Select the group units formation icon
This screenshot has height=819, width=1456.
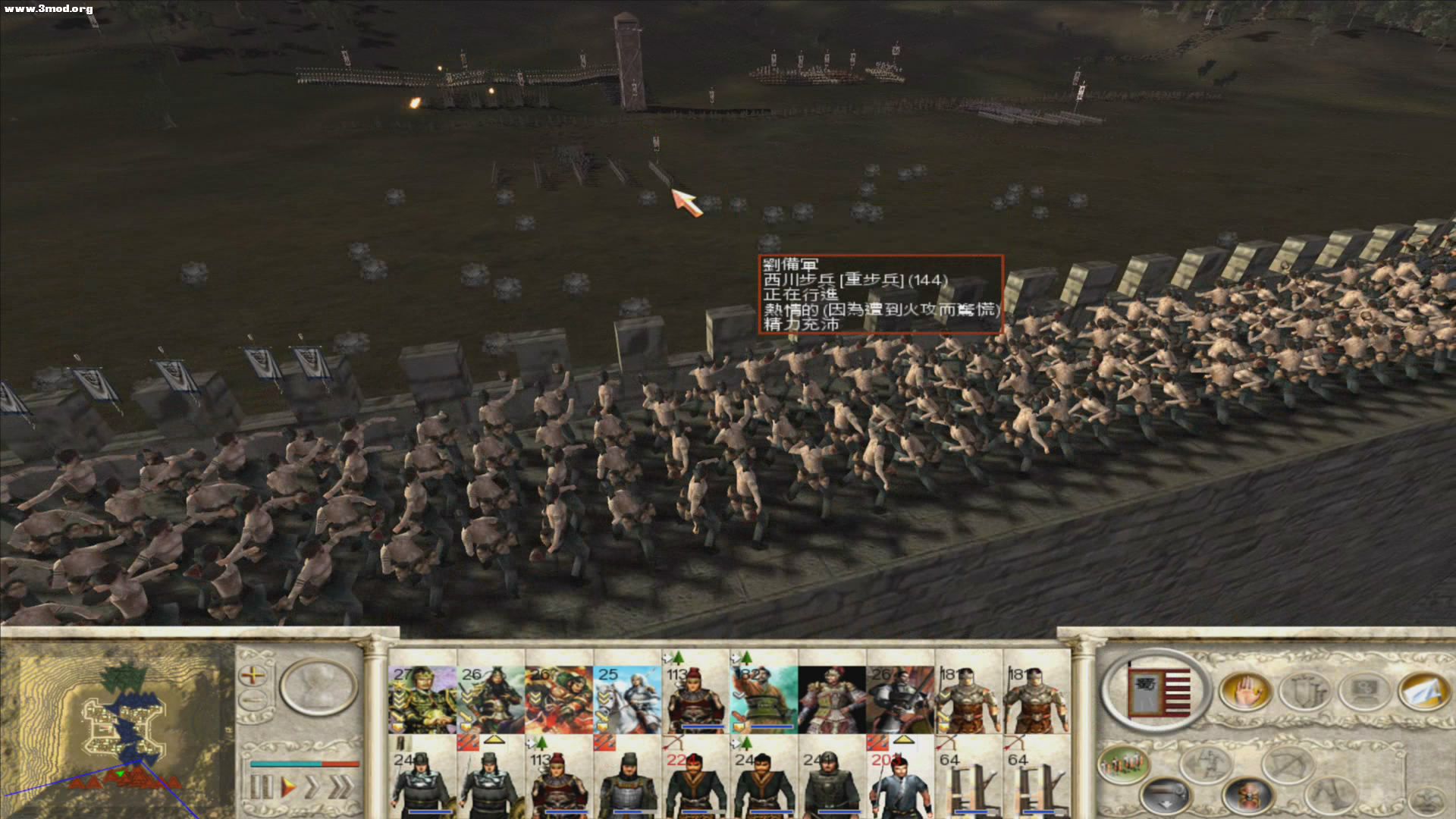click(x=1125, y=764)
